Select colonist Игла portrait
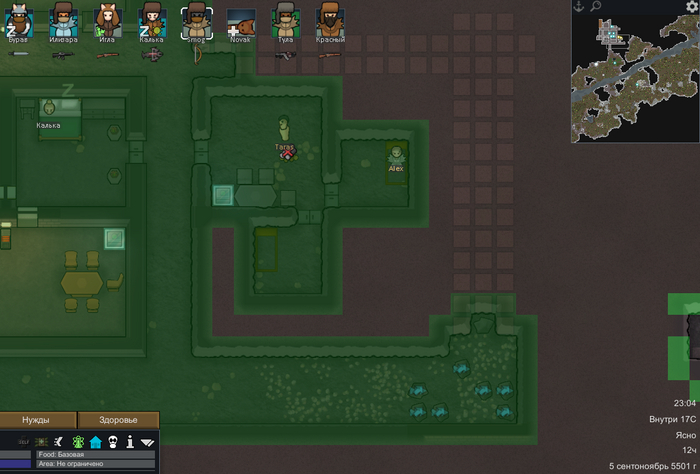 107,20
